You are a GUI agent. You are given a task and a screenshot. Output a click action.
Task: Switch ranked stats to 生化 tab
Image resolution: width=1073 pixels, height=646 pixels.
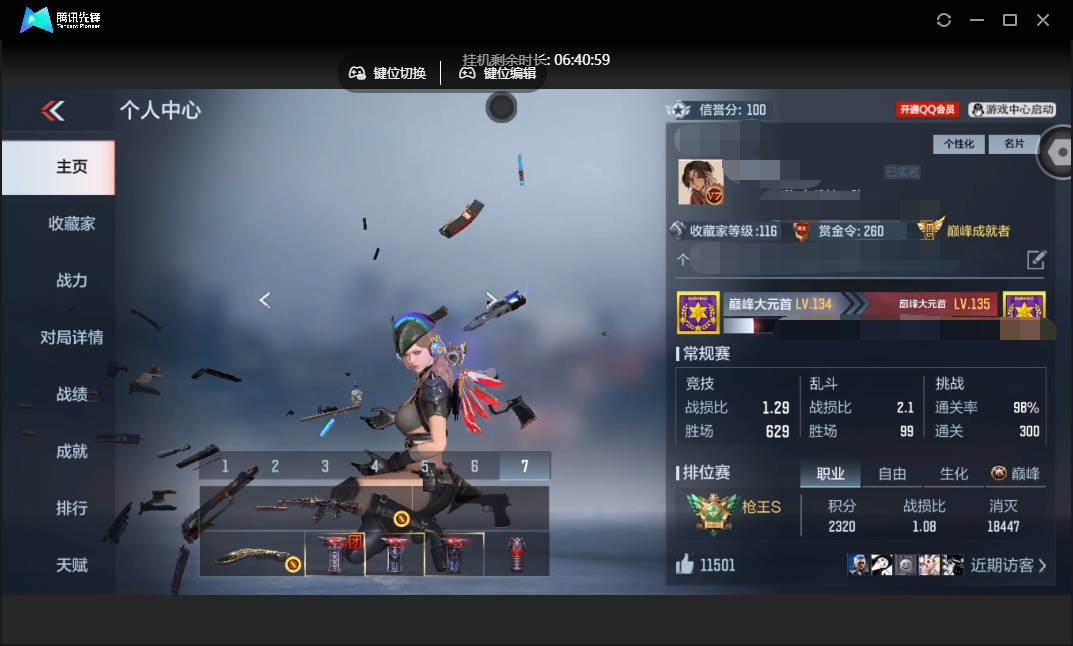[954, 474]
